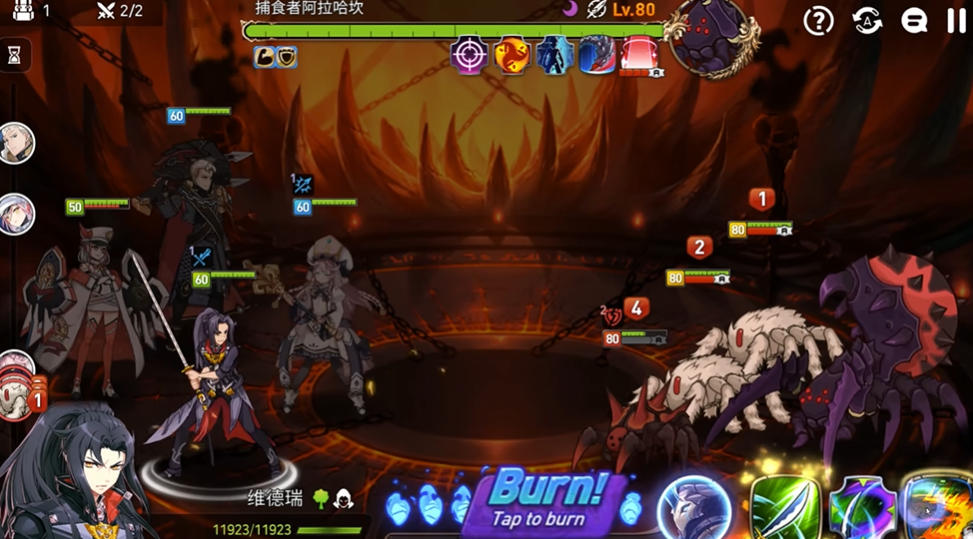Open the help question mark

819,21
